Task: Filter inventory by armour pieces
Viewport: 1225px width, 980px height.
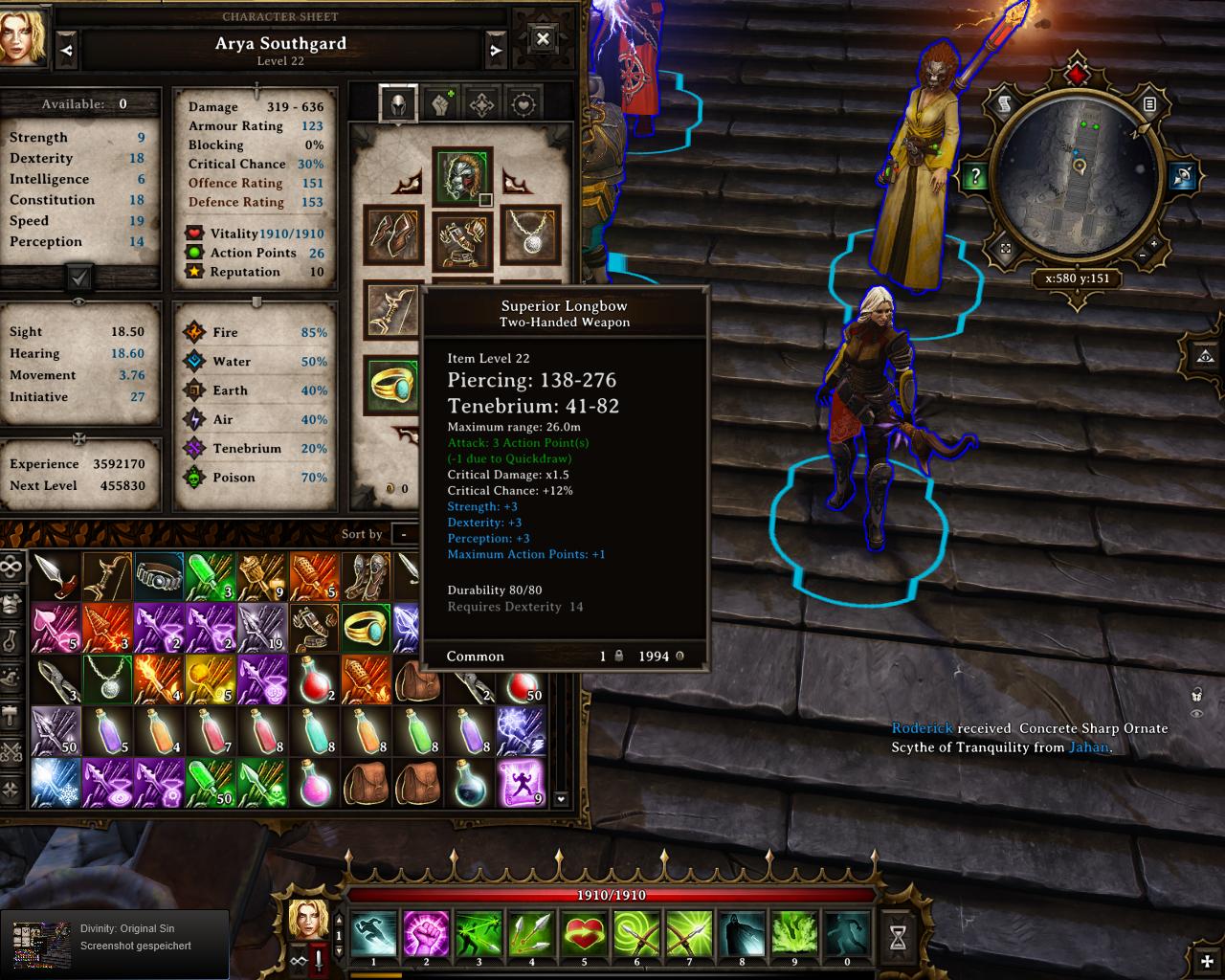Action: click(11, 602)
